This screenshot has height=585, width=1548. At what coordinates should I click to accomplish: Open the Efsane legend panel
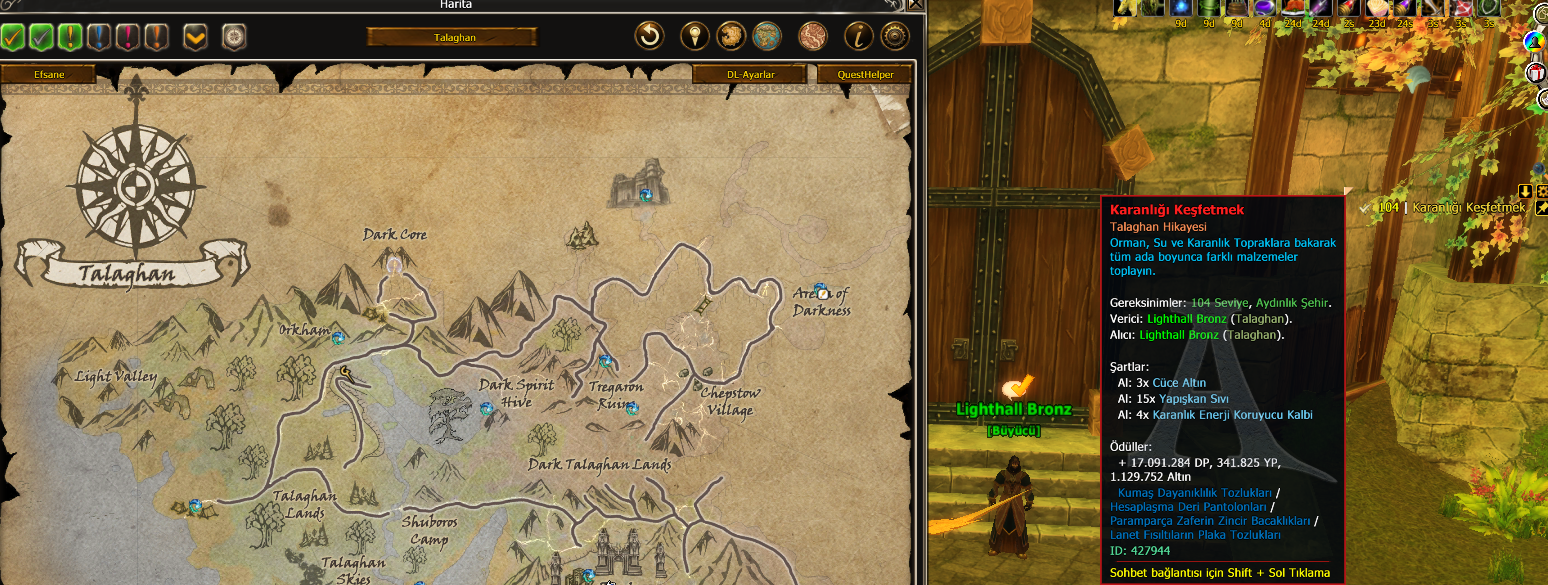[x=48, y=74]
